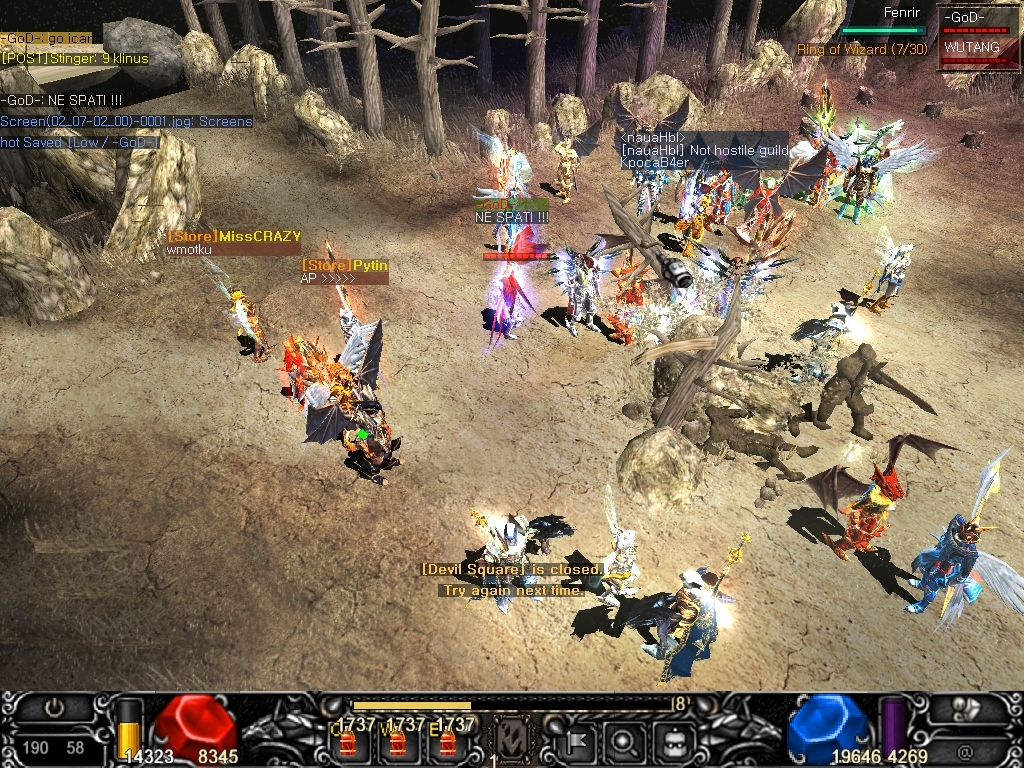Use the potion in the W slot

397,744
